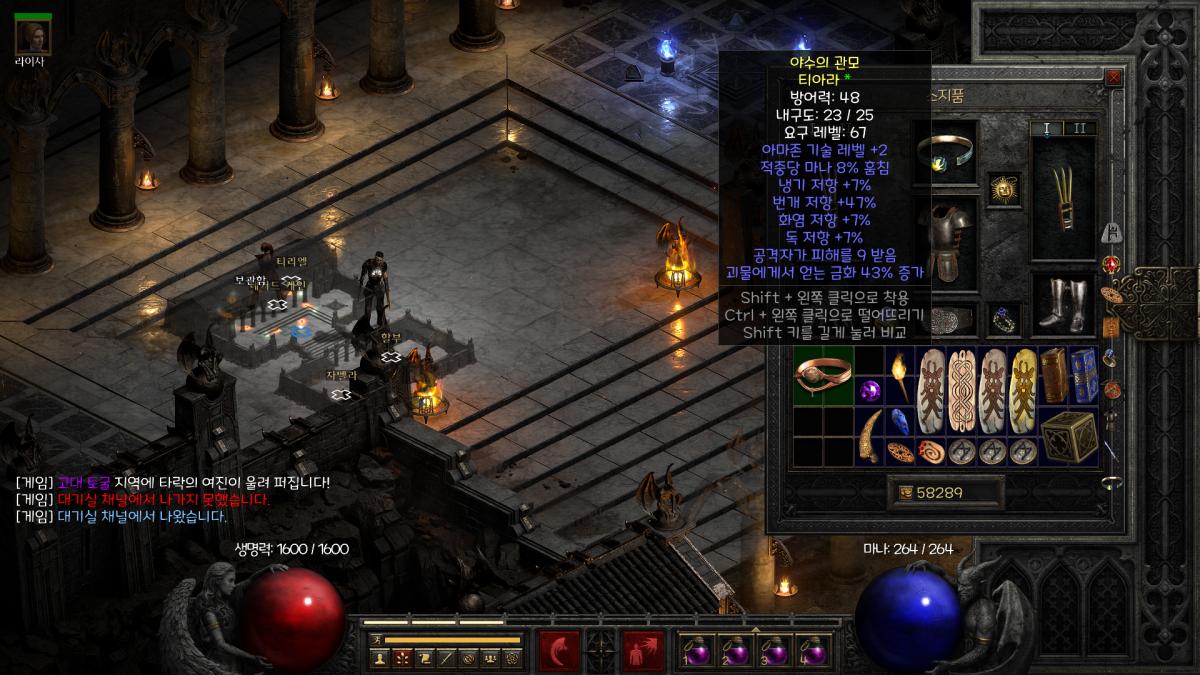The width and height of the screenshot is (1200, 675).
Task: Open the right-click skill selector
Action: coord(642,651)
